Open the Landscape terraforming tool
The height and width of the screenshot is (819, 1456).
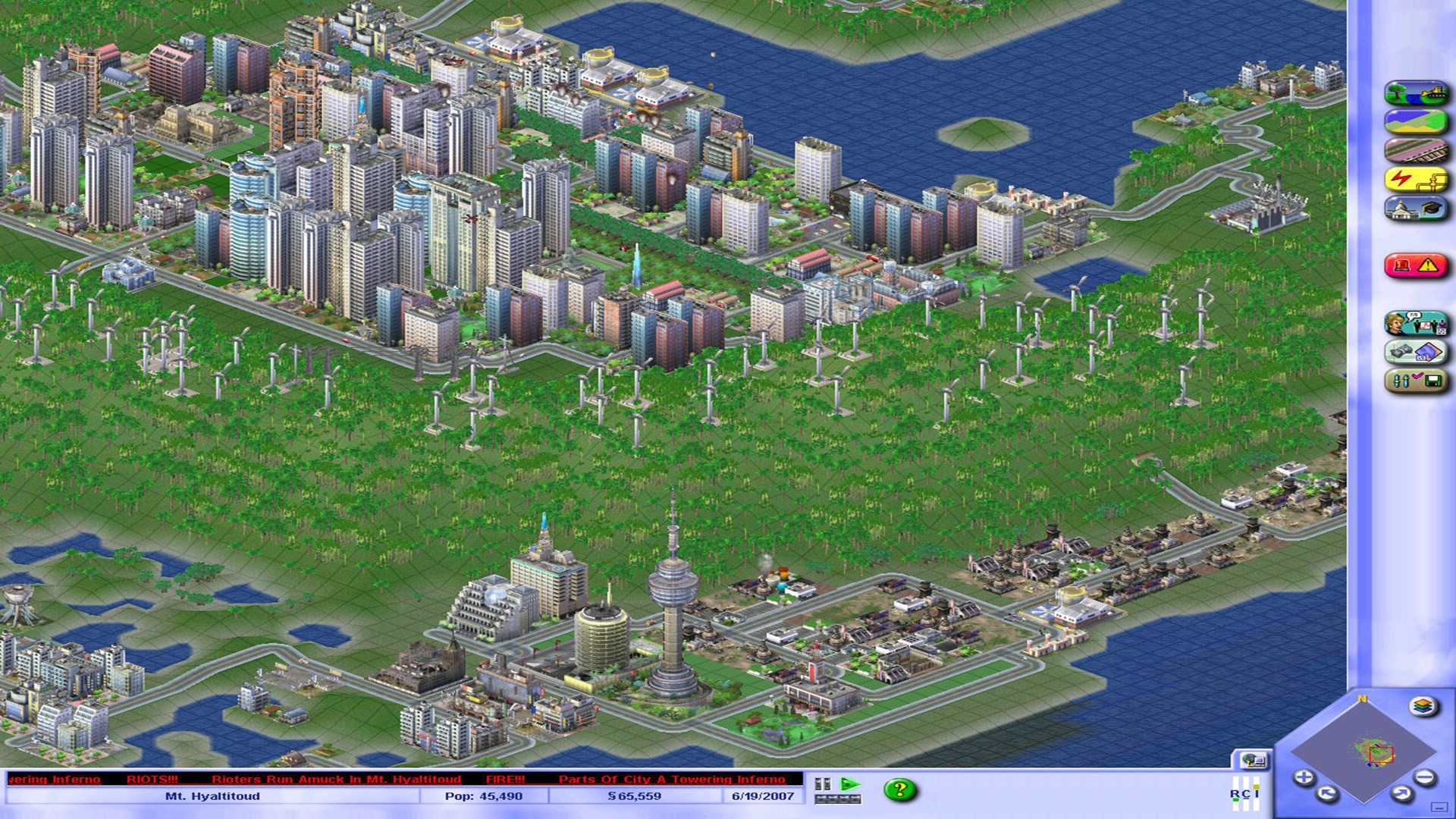click(x=1417, y=93)
